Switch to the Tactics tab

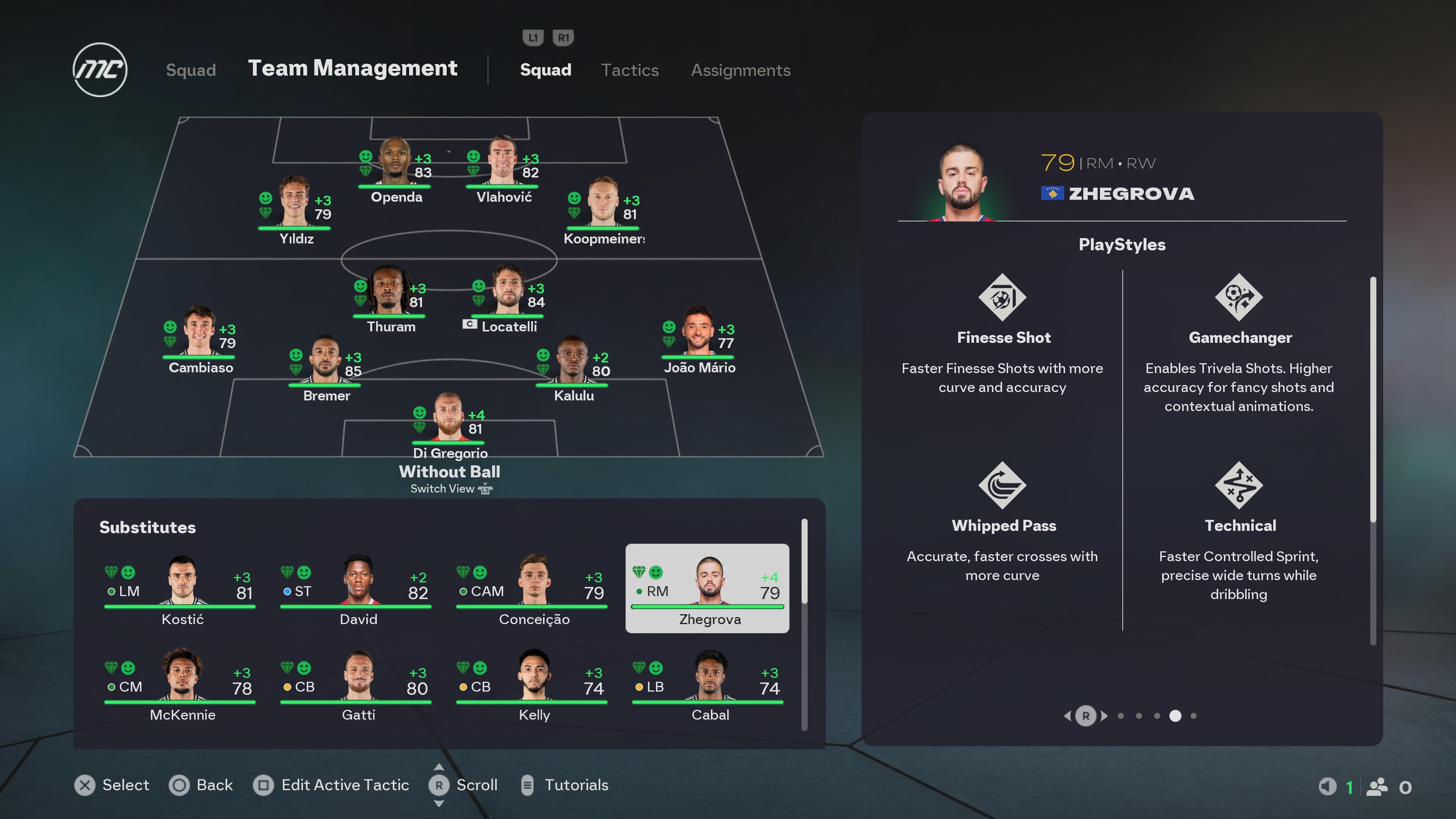tap(630, 70)
